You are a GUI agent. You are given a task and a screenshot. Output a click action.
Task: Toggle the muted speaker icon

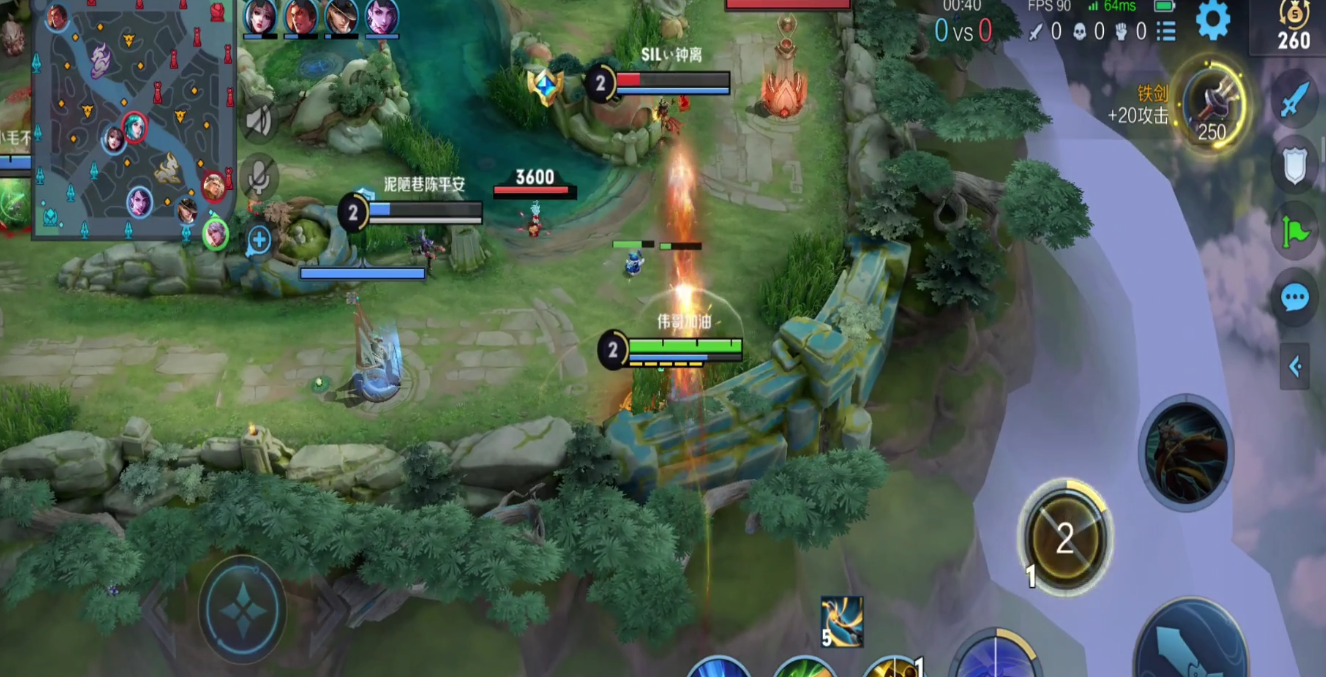[259, 121]
